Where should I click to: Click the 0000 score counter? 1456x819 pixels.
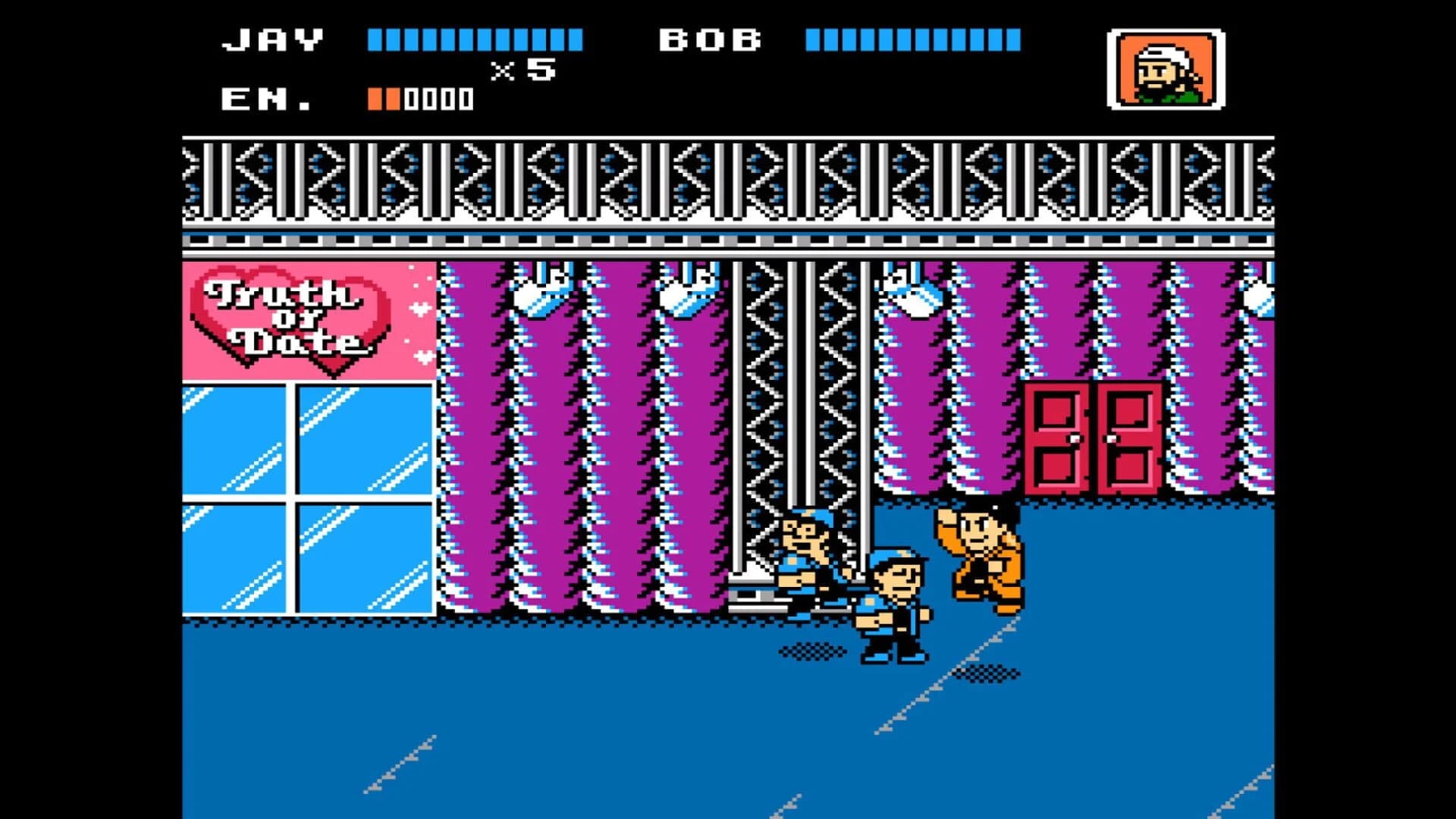(x=438, y=97)
